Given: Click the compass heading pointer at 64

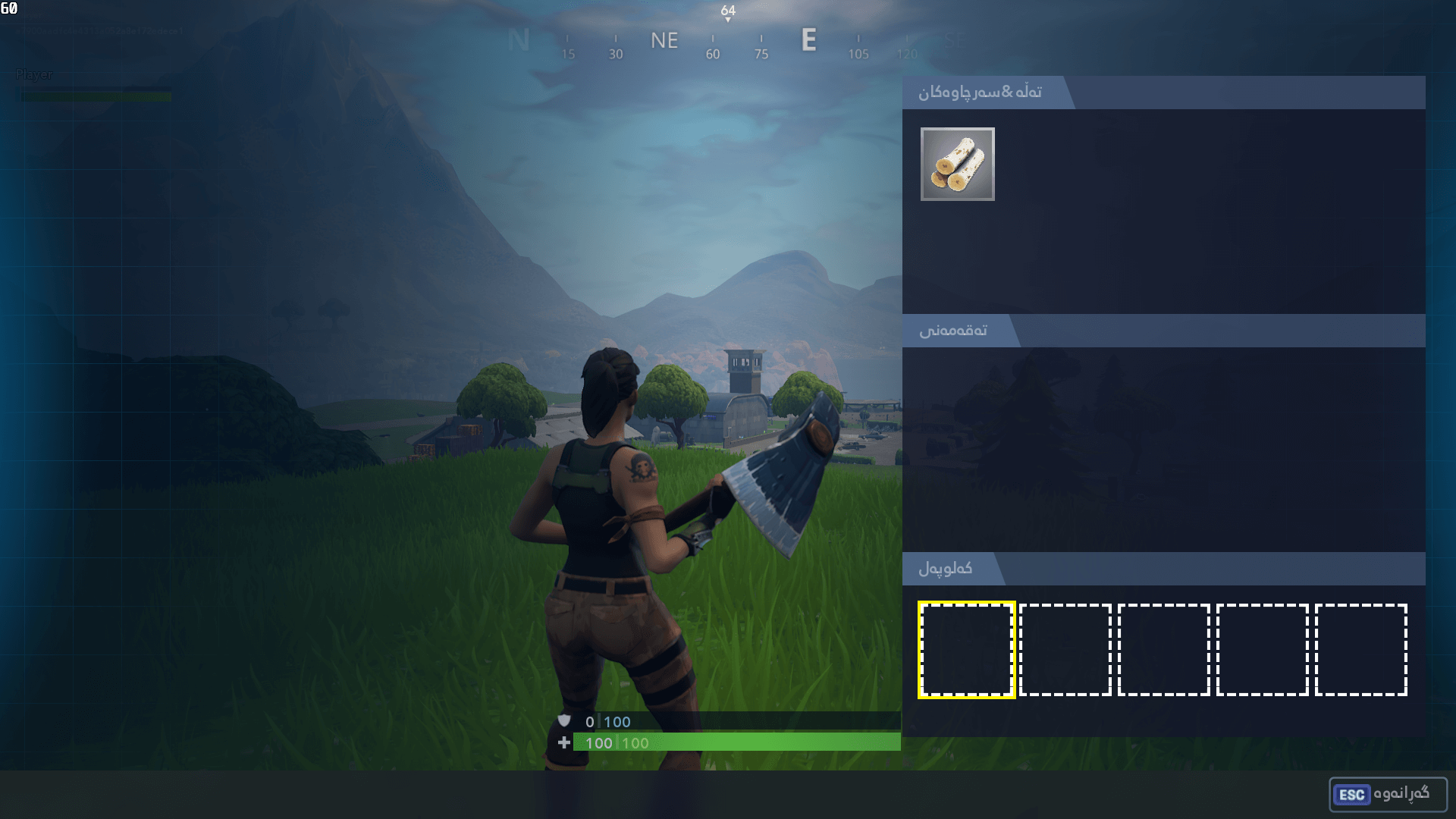Looking at the screenshot, I should 727,12.
